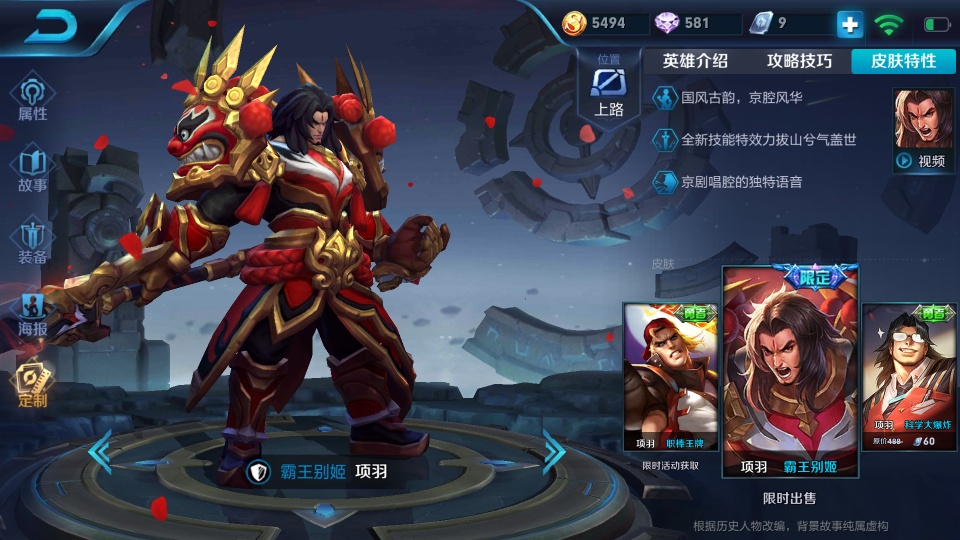The image size is (960, 540).
Task: Play the skin 视频 preview
Action: [x=922, y=131]
